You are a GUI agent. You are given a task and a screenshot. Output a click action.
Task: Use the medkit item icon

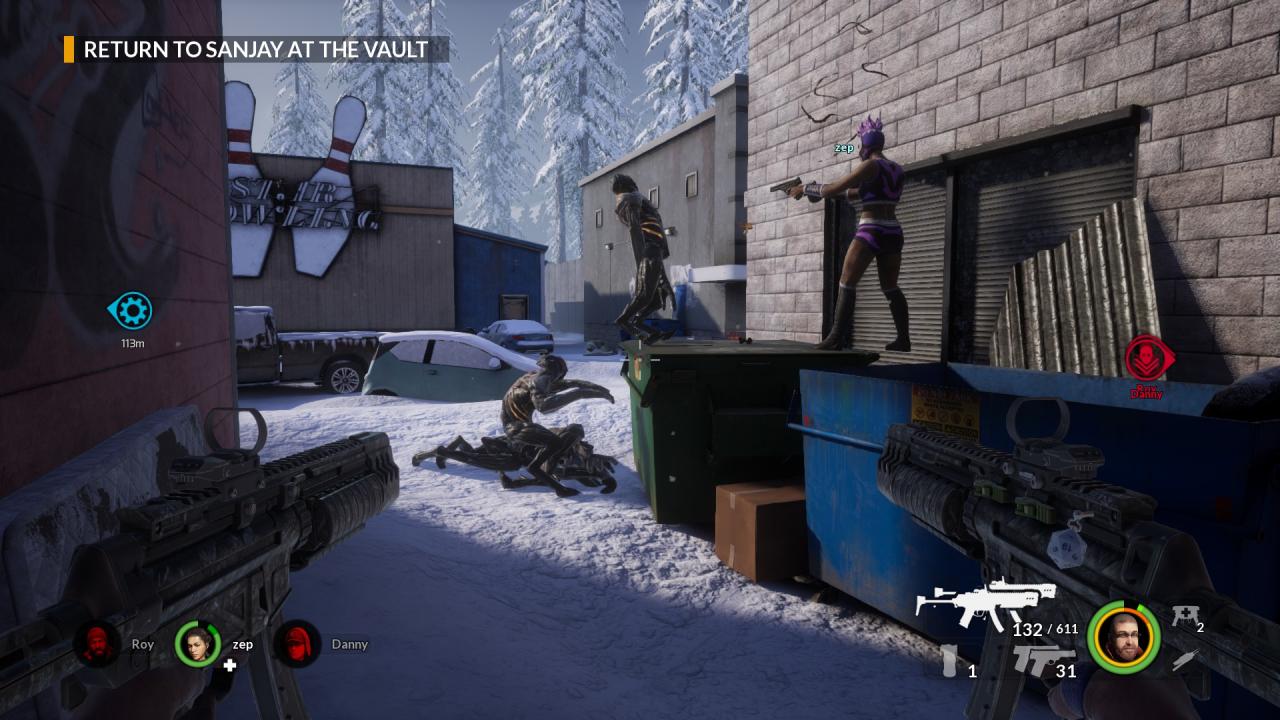[1184, 616]
